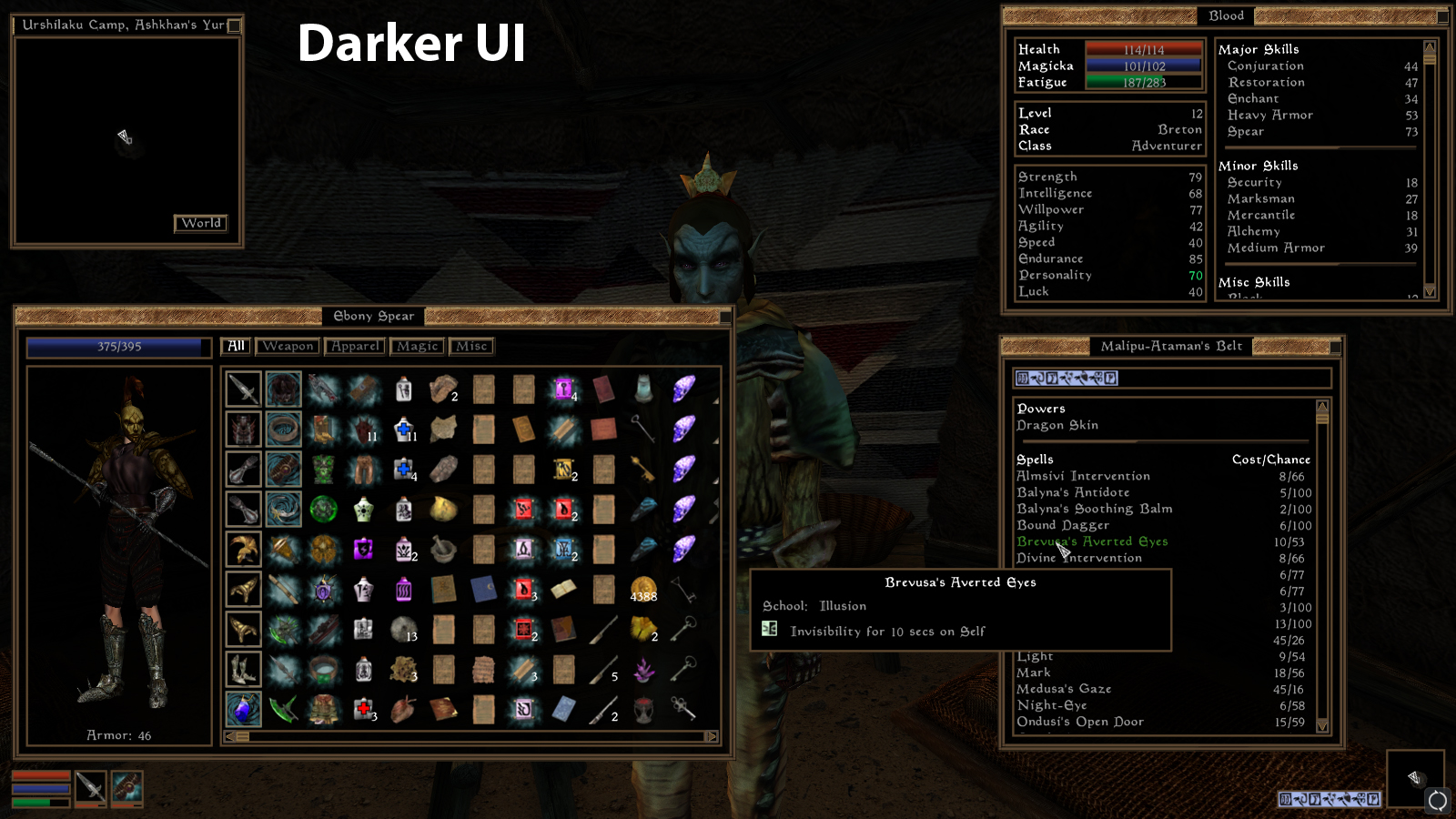Select the equipped blue amulet slot
Screen dimensions: 1456x819
(x=243, y=710)
